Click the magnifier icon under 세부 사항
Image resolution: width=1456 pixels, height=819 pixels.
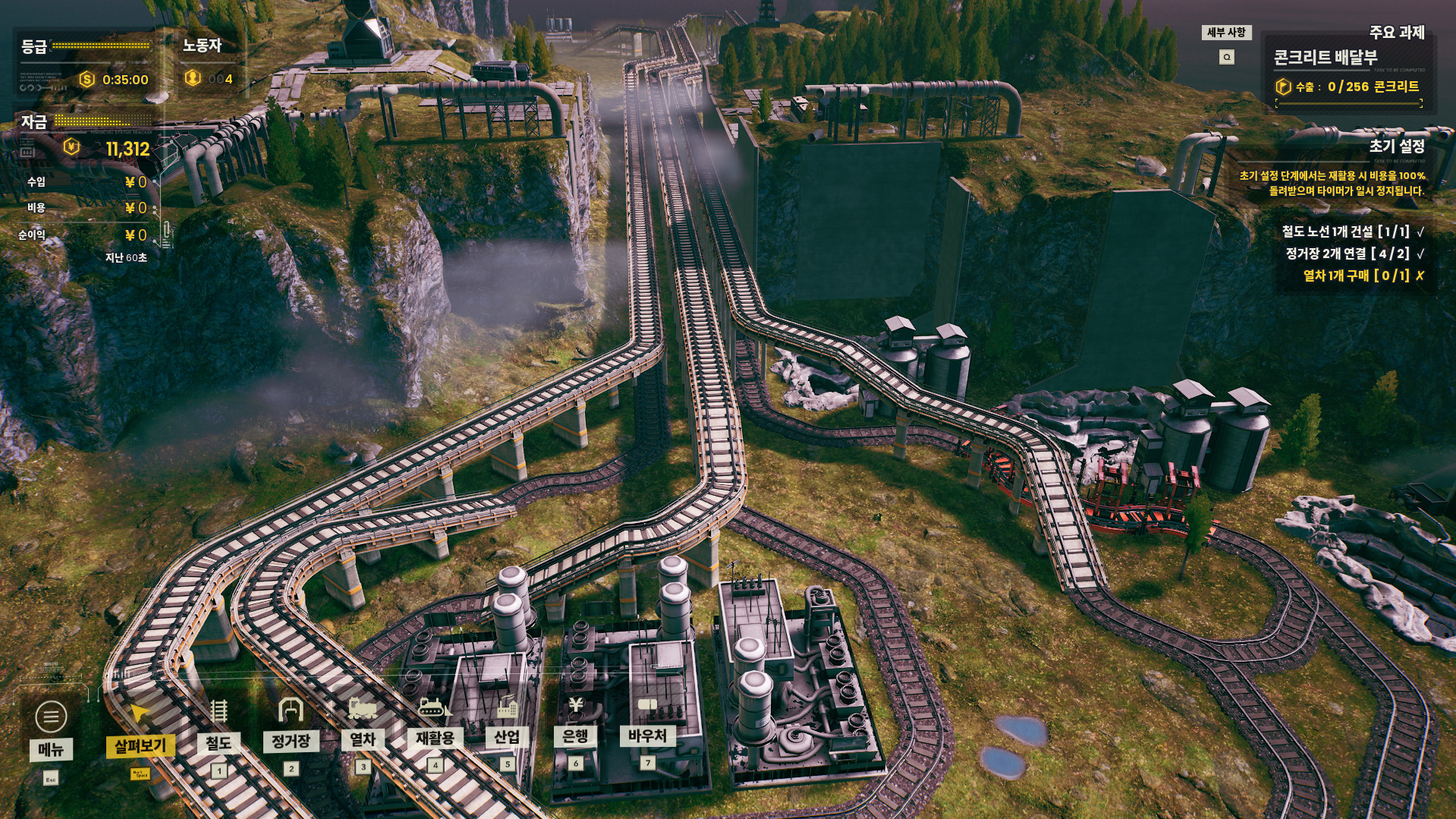click(x=1226, y=57)
